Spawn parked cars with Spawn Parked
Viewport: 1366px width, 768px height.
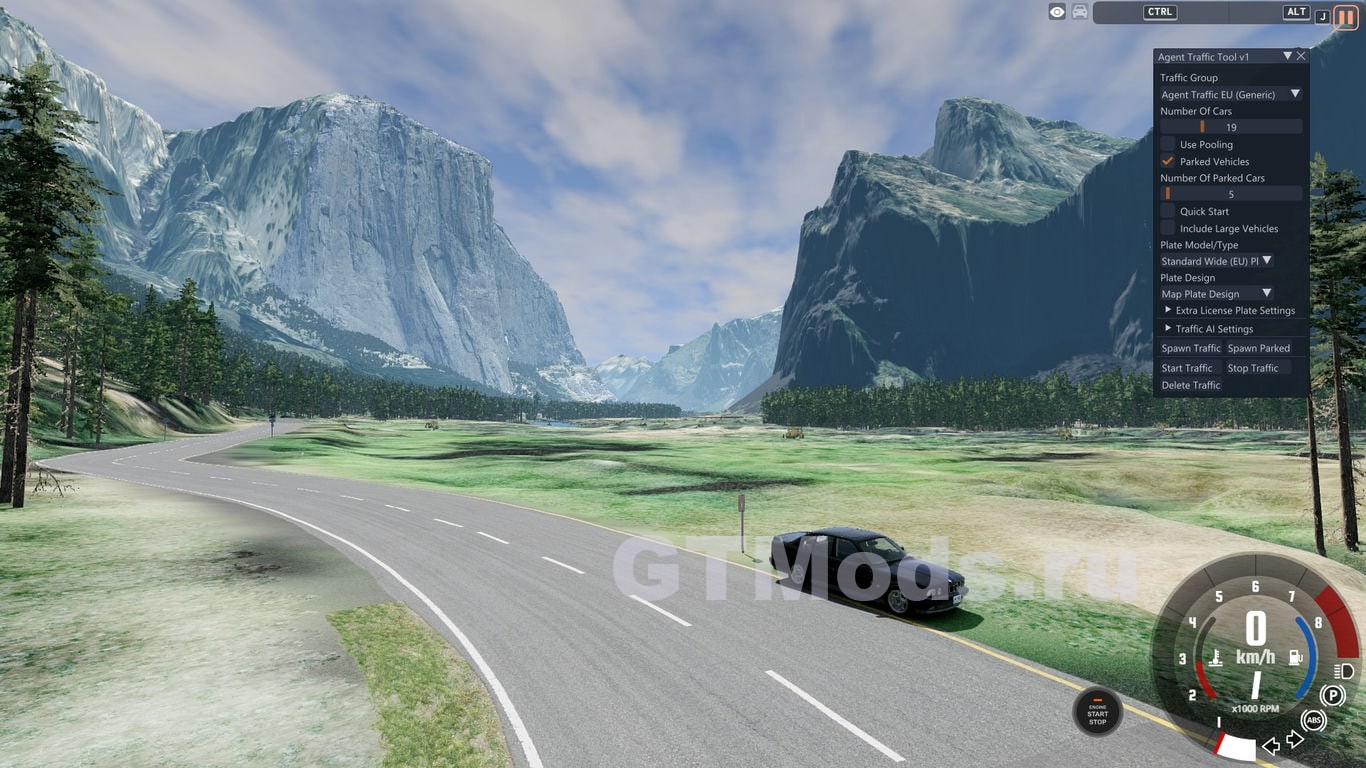(1258, 348)
